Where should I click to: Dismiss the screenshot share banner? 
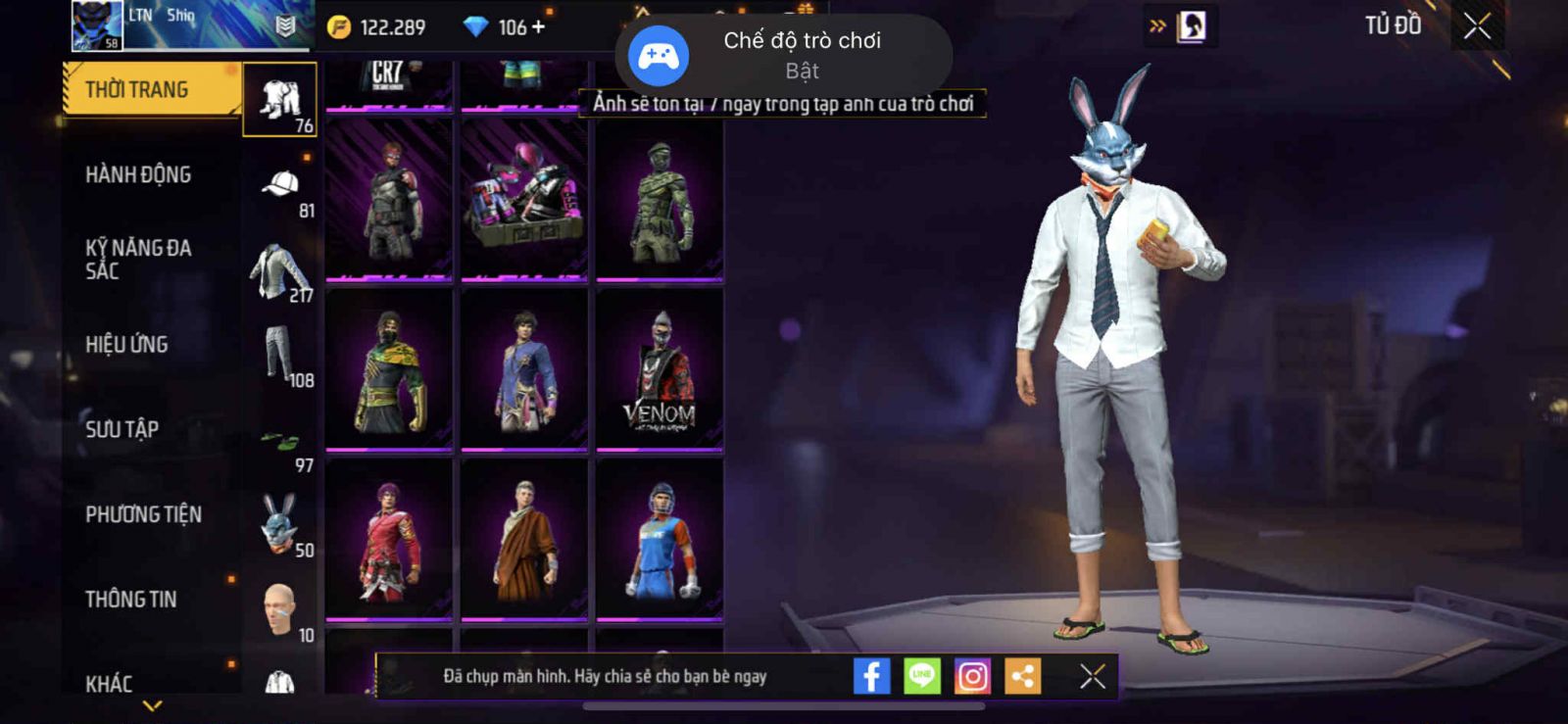(x=1092, y=676)
